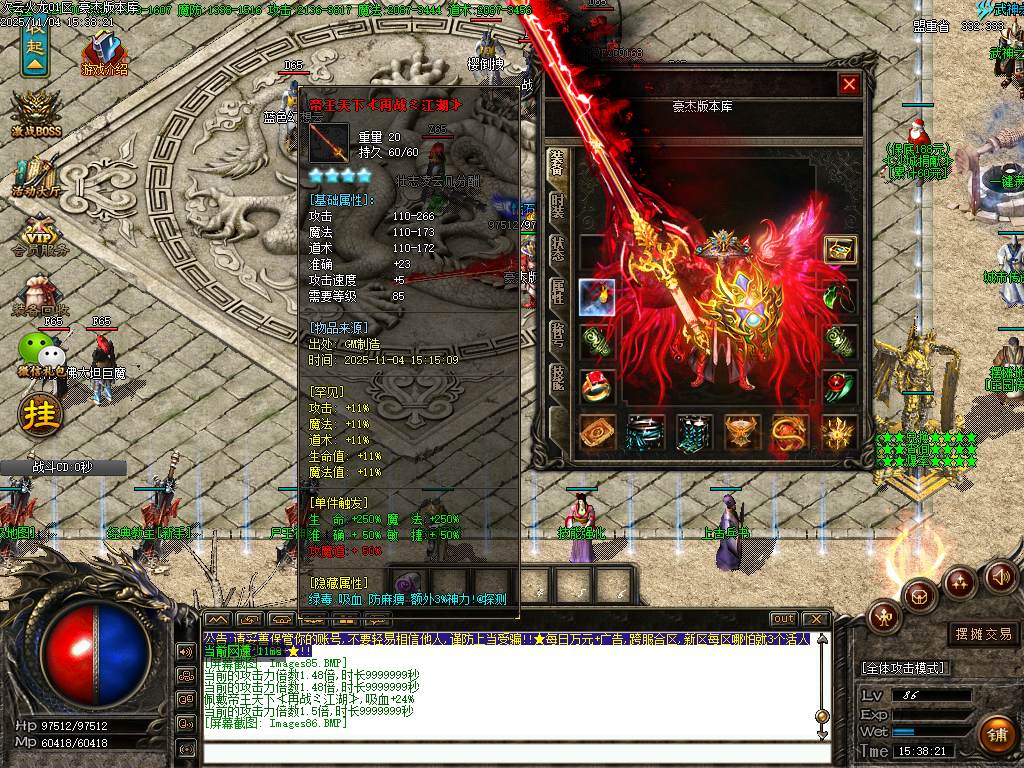Click the treasure chest equipment slot
Viewport: 1024px width, 768px height.
(840, 250)
